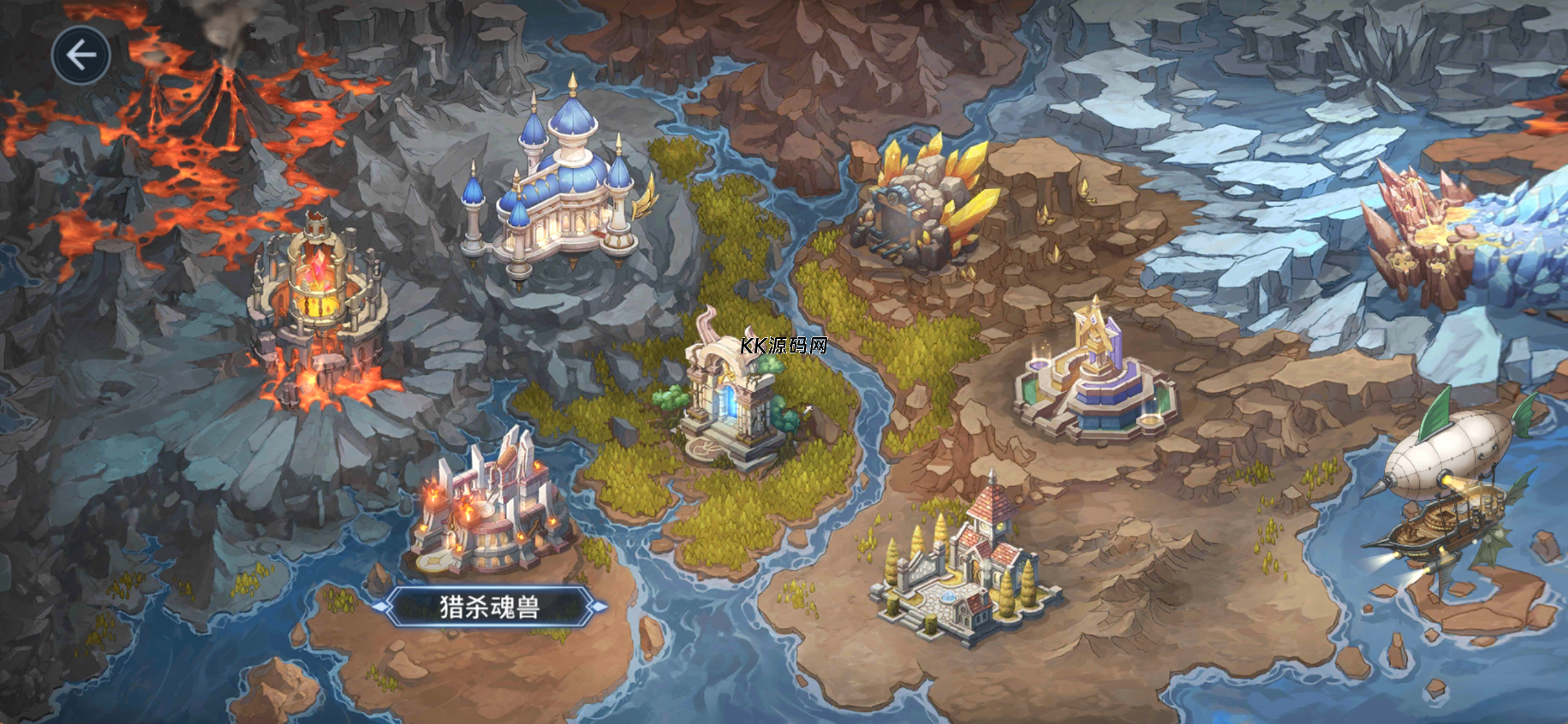Enter the red-roofed chapel location
This screenshot has width=1568, height=724.
pos(968,565)
